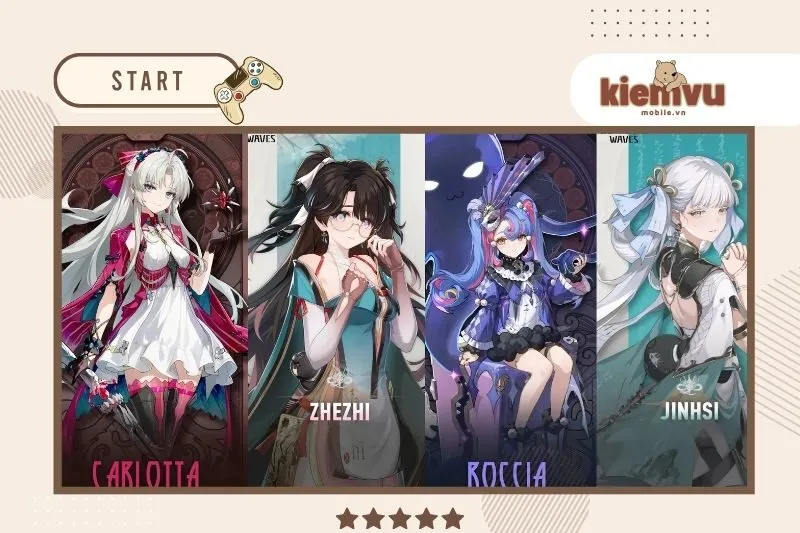800x533 pixels.
Task: Pick the Roccia character card
Action: click(x=510, y=308)
